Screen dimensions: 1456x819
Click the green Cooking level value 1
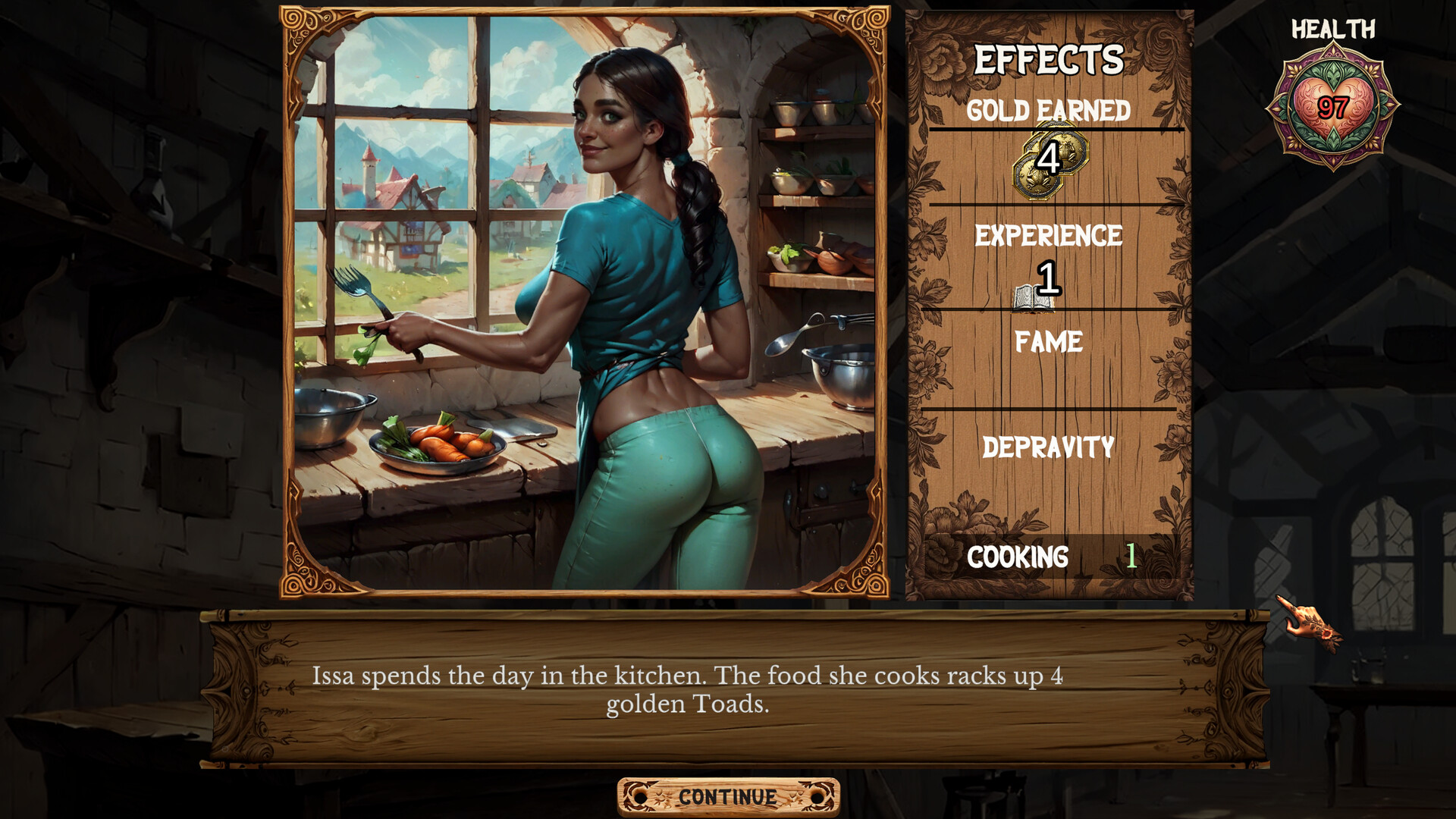click(1131, 557)
